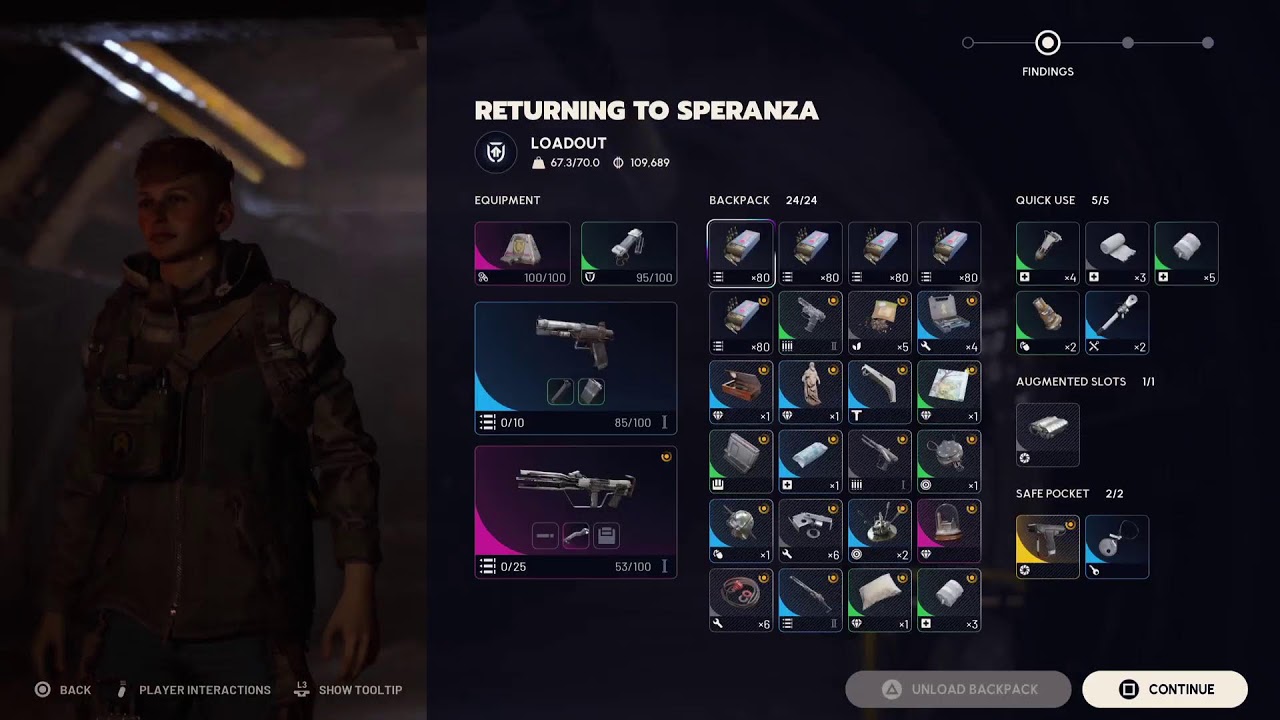Choose the shield slot with 95/100 durability
Screen dimensions: 1280x720
628,253
